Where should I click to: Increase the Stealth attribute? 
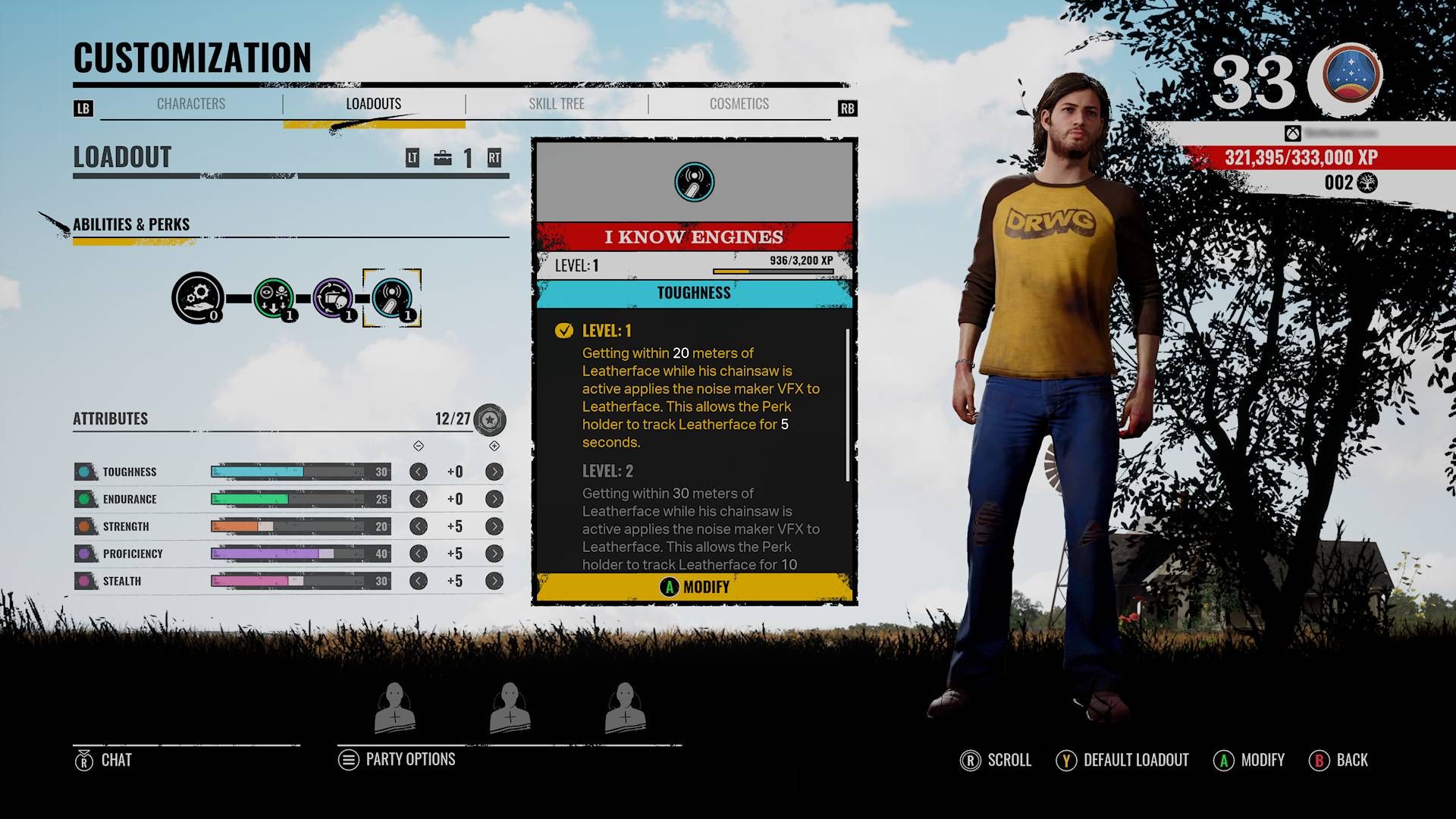tap(494, 581)
